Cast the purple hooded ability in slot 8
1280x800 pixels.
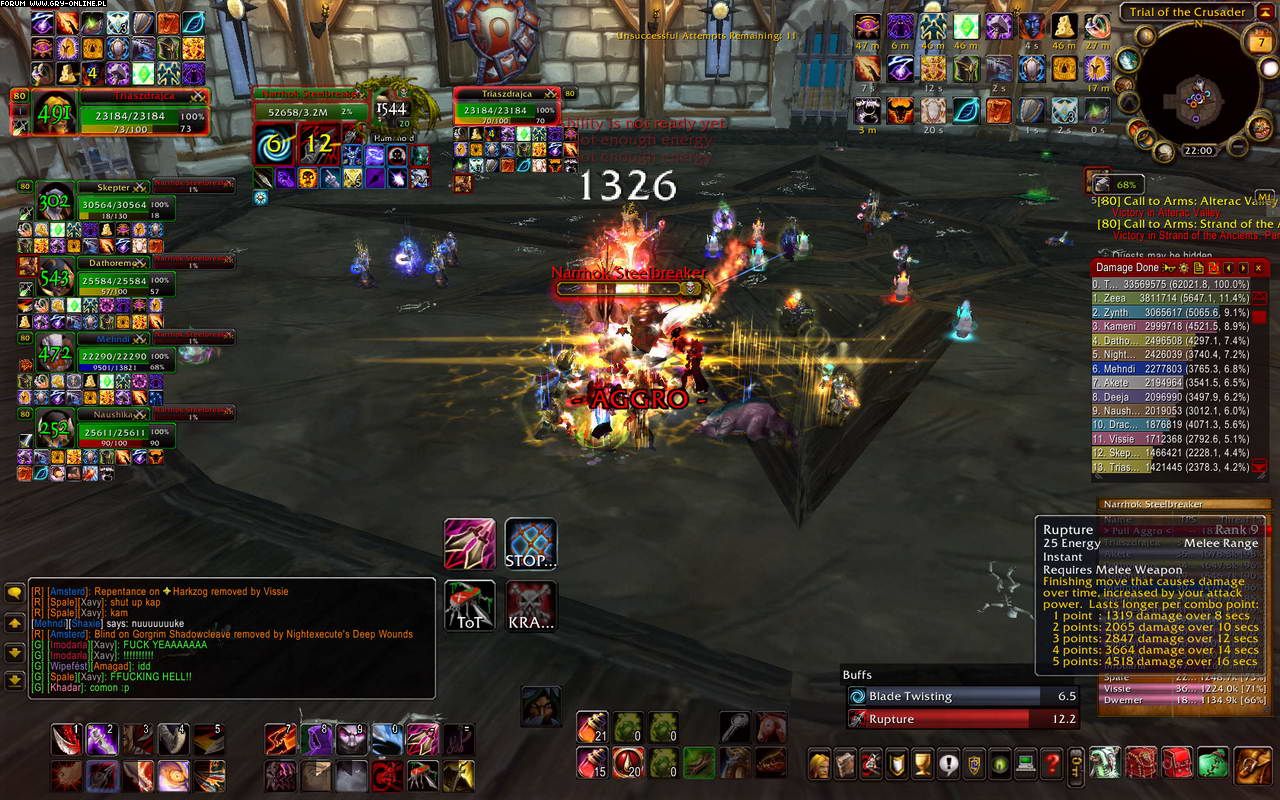pyautogui.click(x=317, y=739)
